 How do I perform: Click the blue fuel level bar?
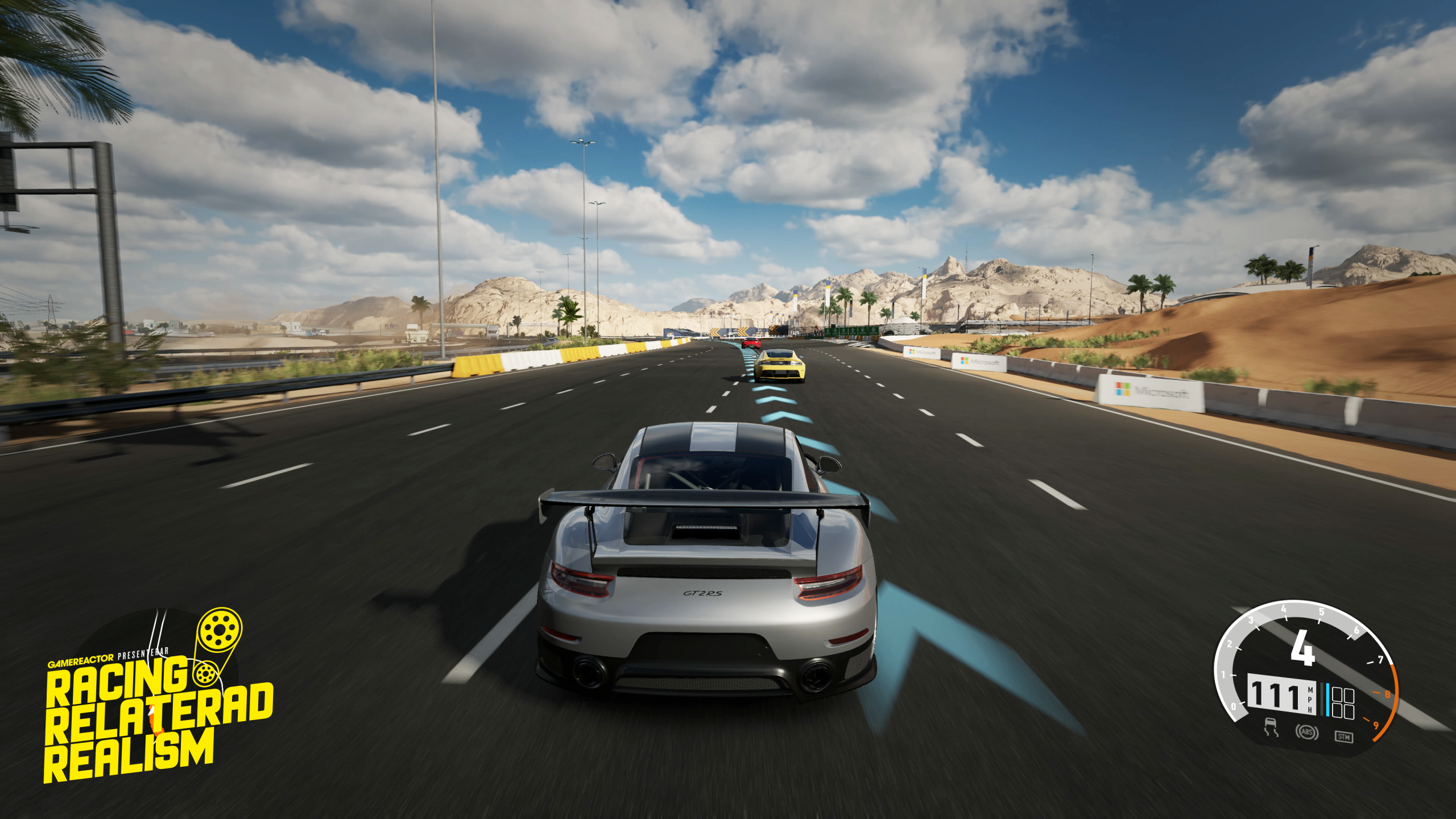(x=1327, y=700)
